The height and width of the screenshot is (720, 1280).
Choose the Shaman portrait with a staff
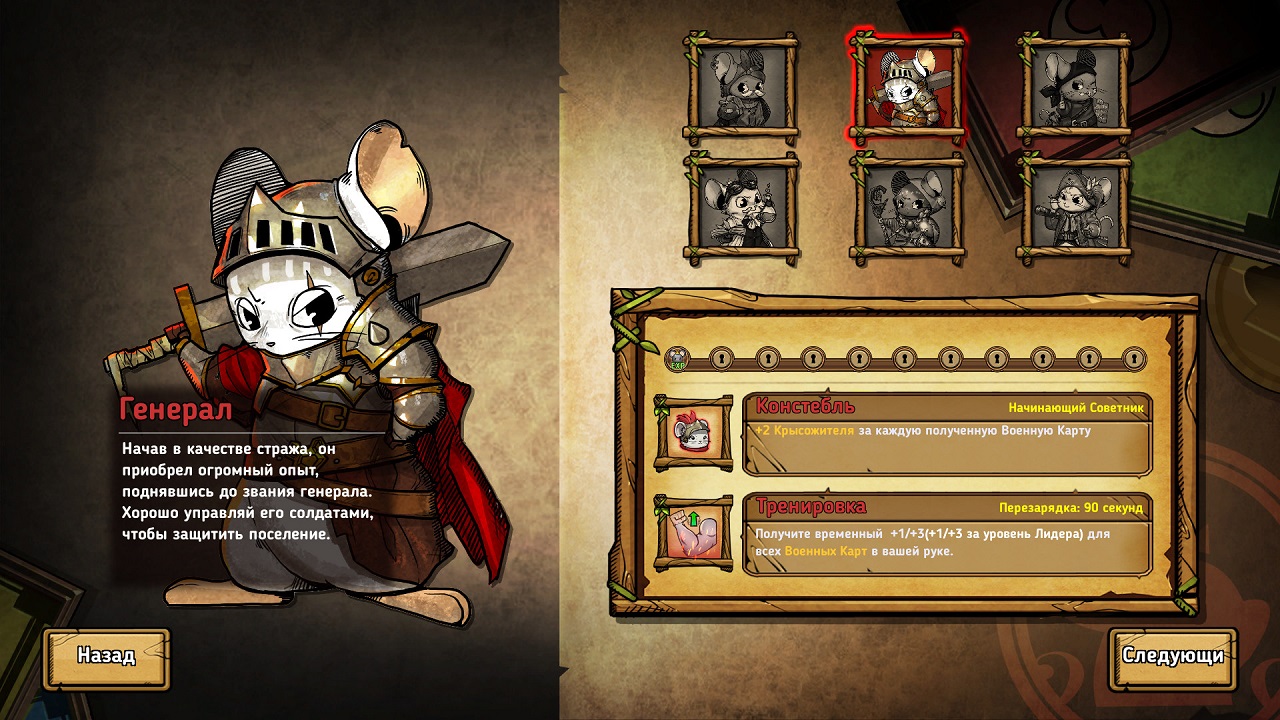pyautogui.click(x=906, y=208)
